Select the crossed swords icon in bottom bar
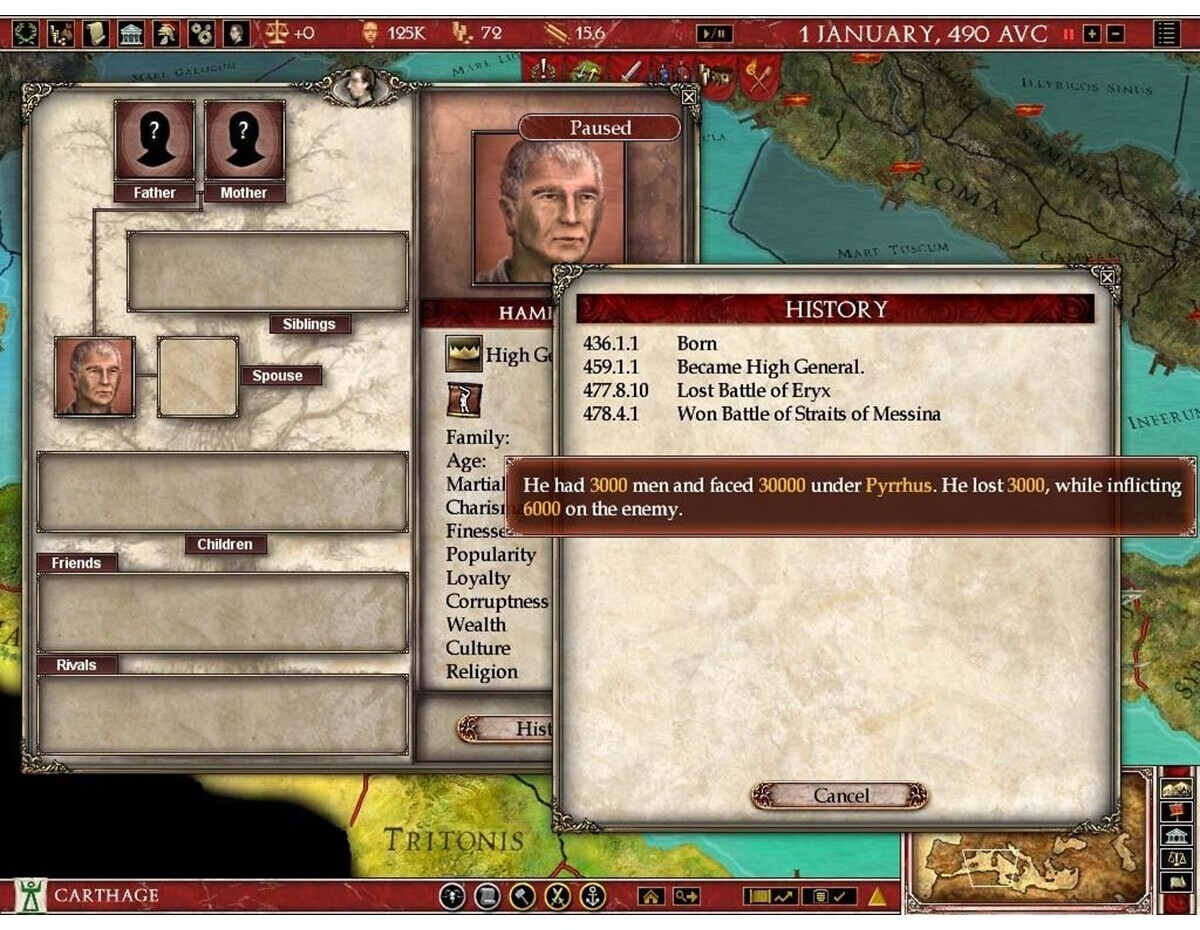The width and height of the screenshot is (1200, 930). (x=557, y=897)
